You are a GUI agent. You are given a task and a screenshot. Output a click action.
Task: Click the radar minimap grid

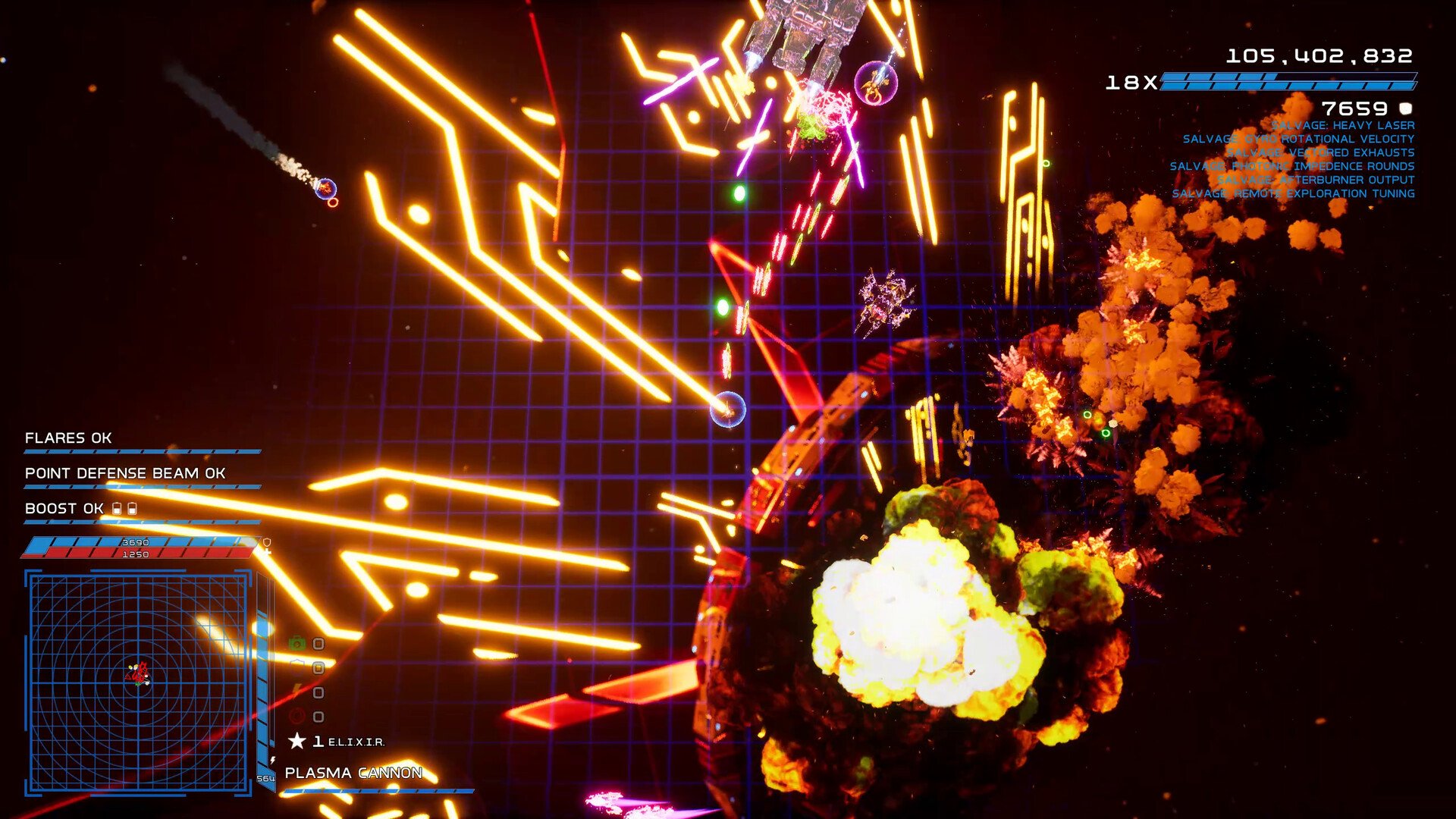pyautogui.click(x=138, y=682)
